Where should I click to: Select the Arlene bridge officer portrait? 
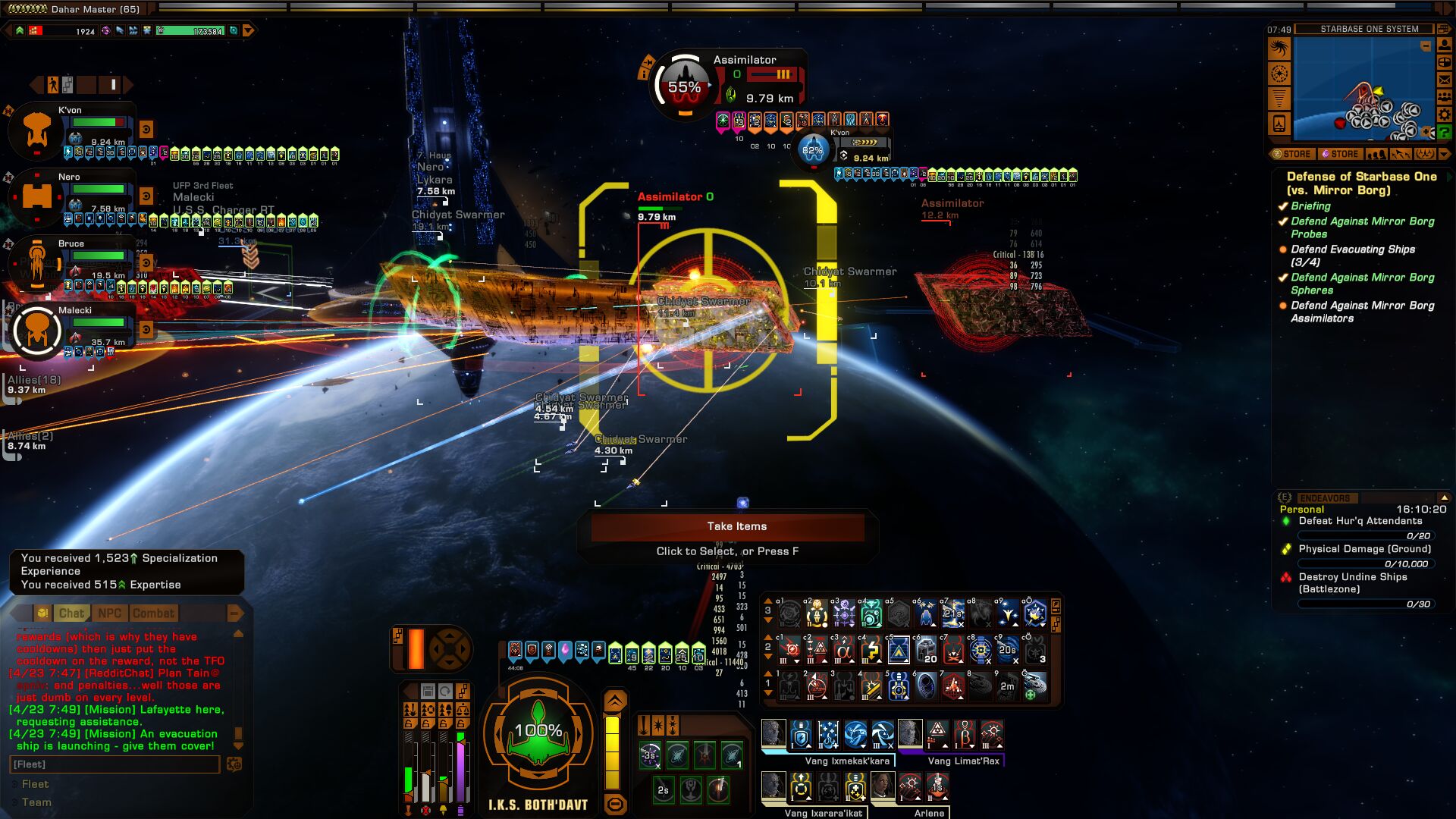(x=883, y=786)
